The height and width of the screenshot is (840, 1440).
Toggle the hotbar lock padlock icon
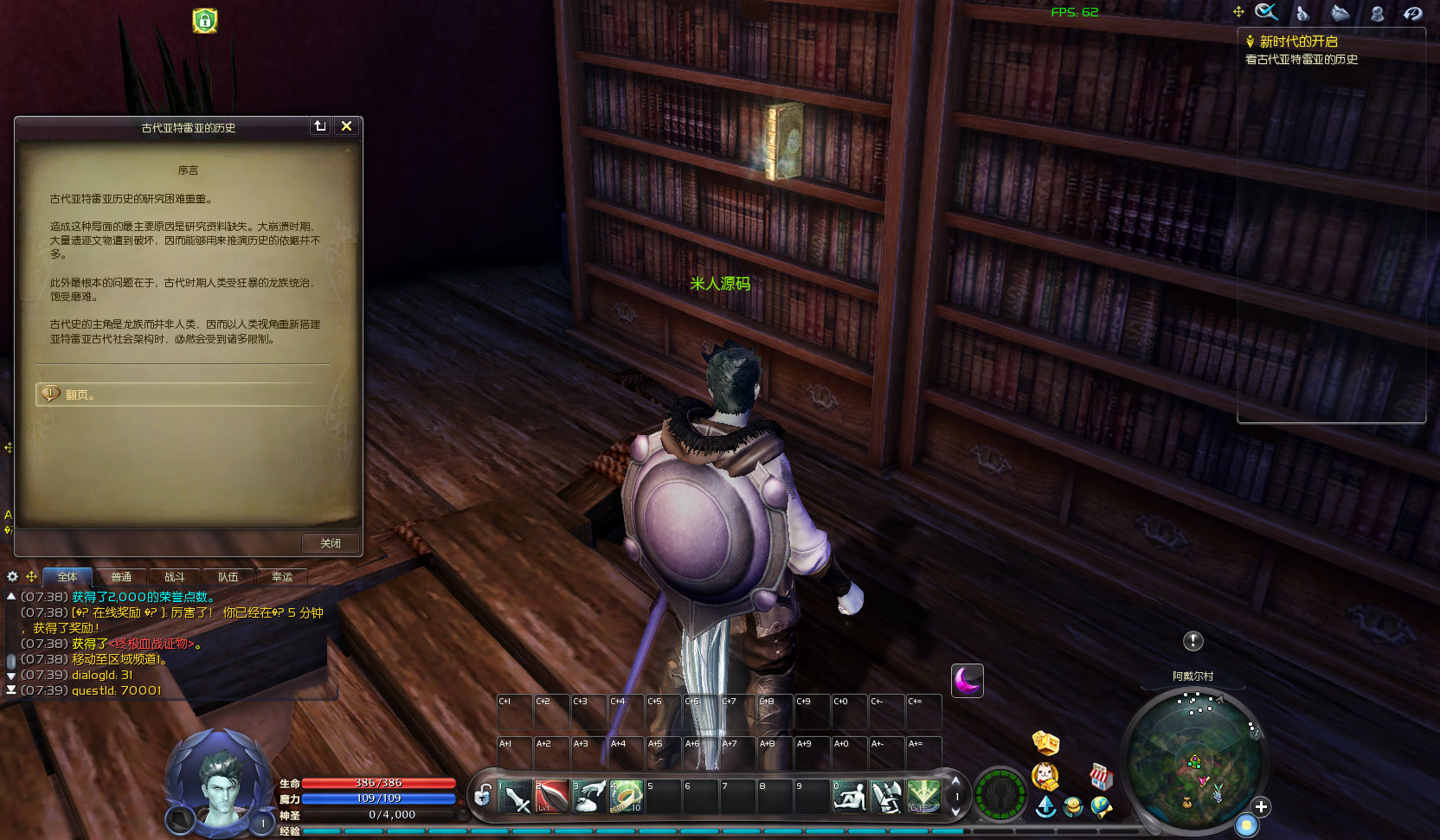click(483, 795)
